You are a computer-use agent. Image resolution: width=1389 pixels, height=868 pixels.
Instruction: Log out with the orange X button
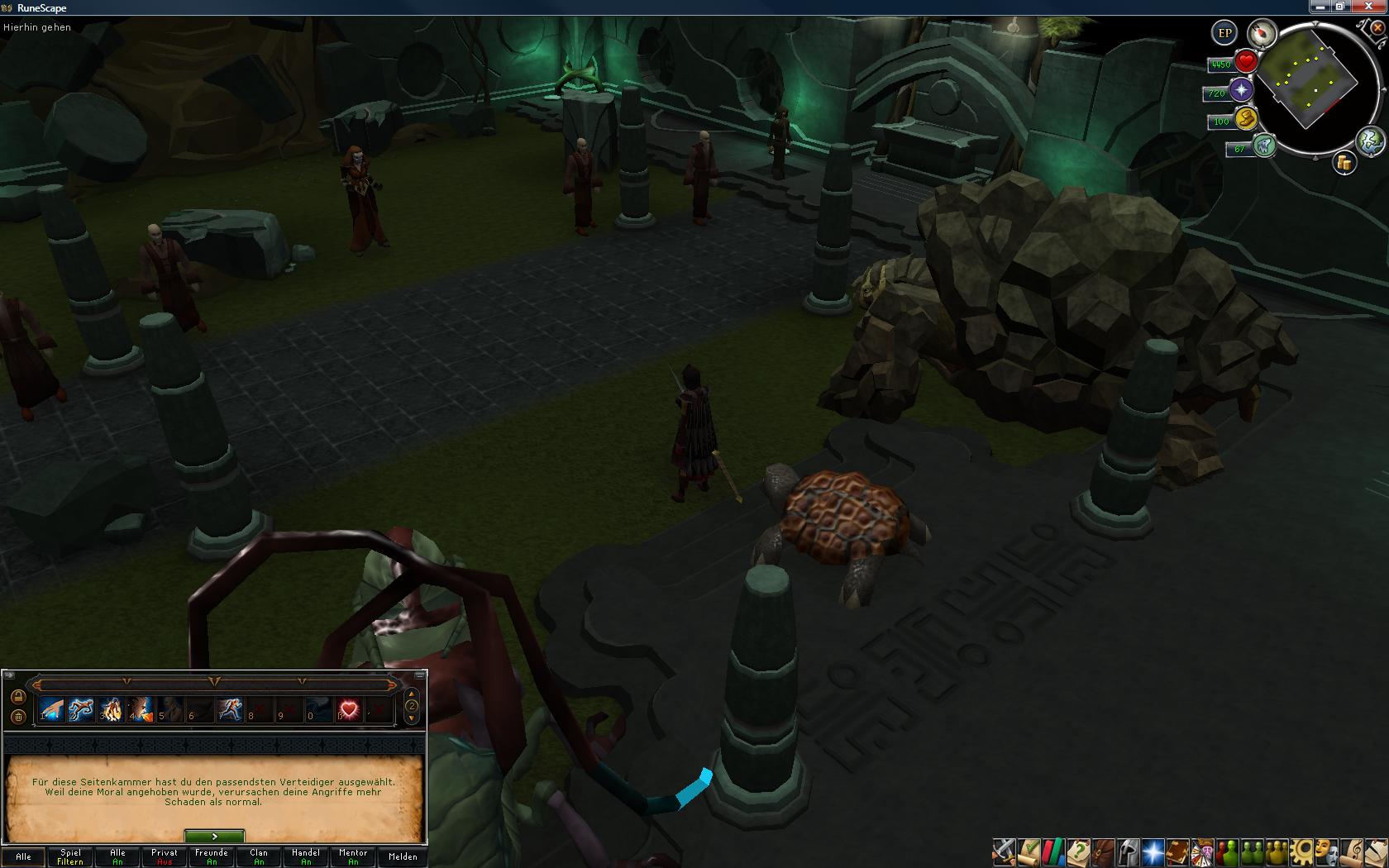click(1377, 27)
